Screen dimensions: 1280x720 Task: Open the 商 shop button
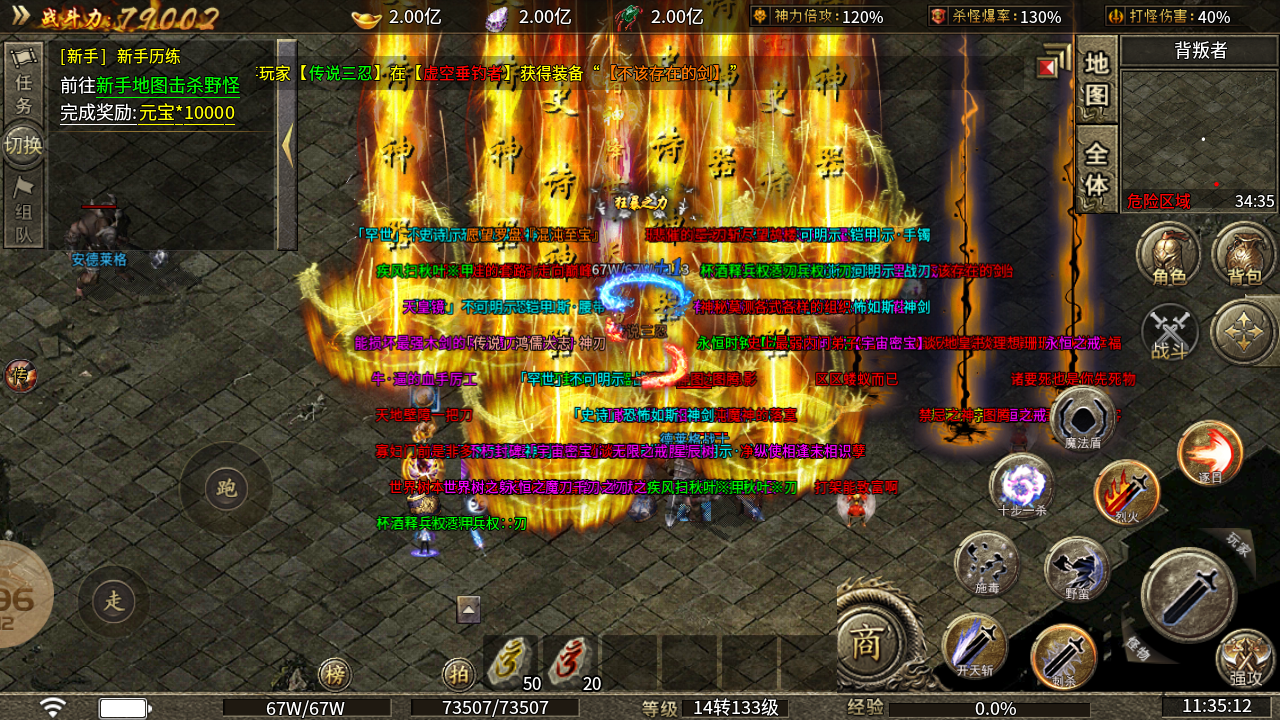865,644
